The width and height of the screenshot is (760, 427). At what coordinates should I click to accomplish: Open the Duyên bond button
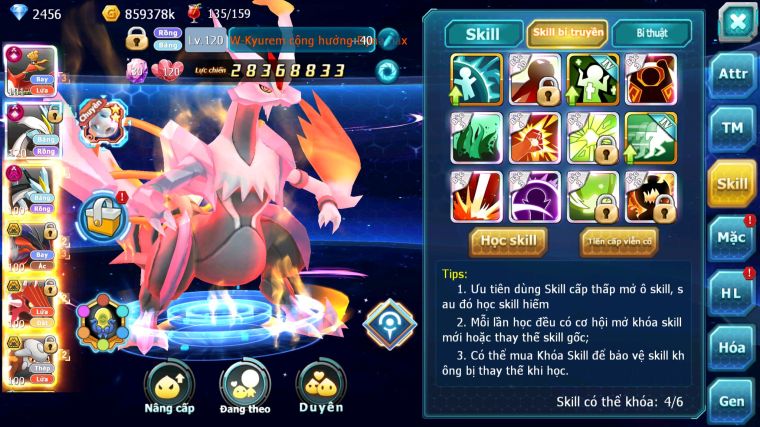tap(321, 385)
